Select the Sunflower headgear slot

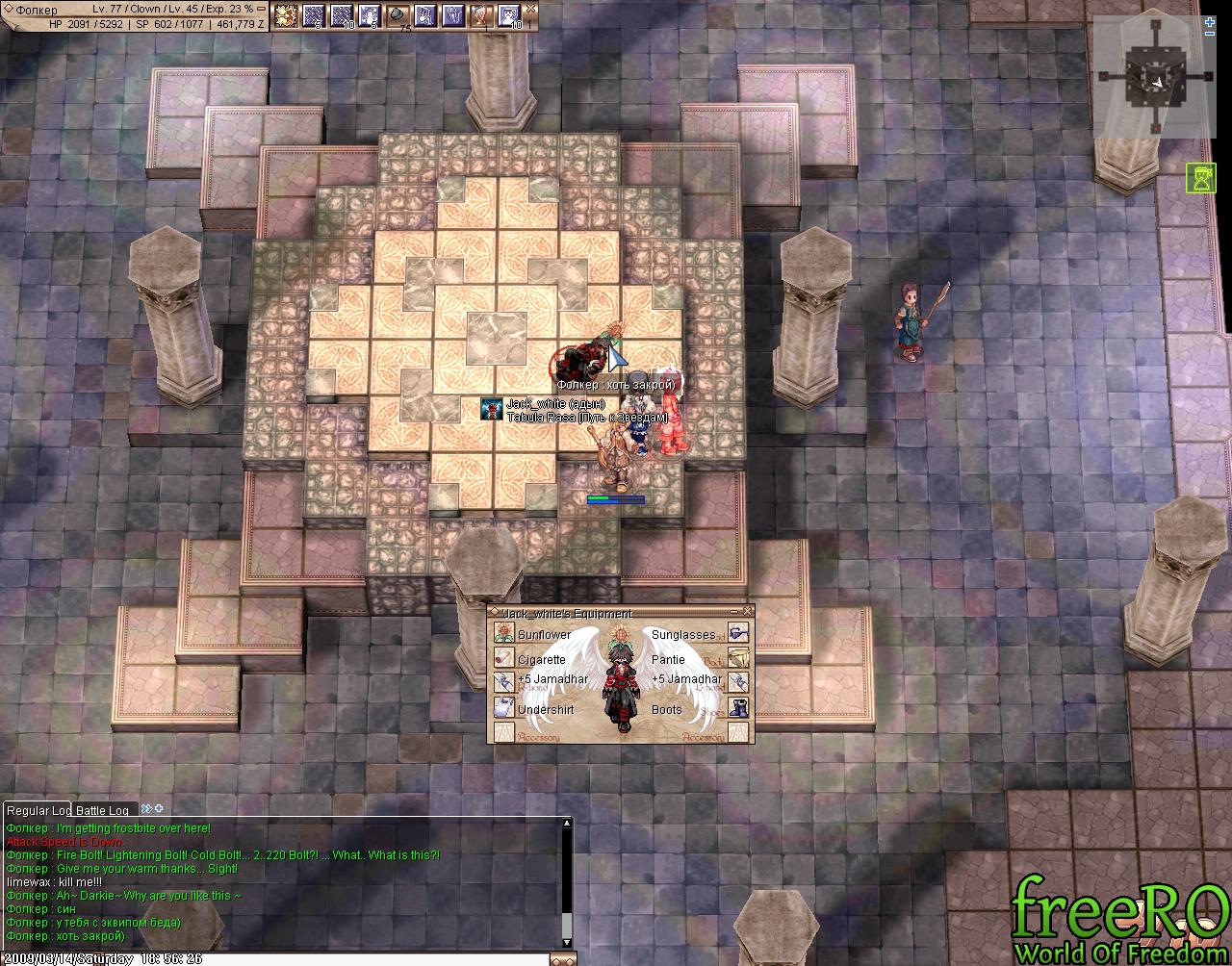(x=504, y=634)
